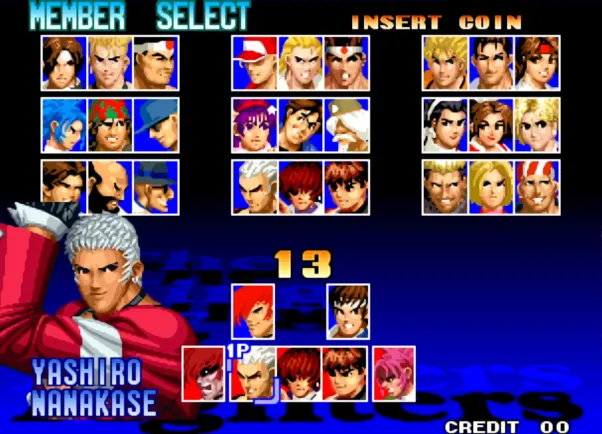Select bald Chang Koehan's portrait
The image size is (602, 434).
(110, 186)
